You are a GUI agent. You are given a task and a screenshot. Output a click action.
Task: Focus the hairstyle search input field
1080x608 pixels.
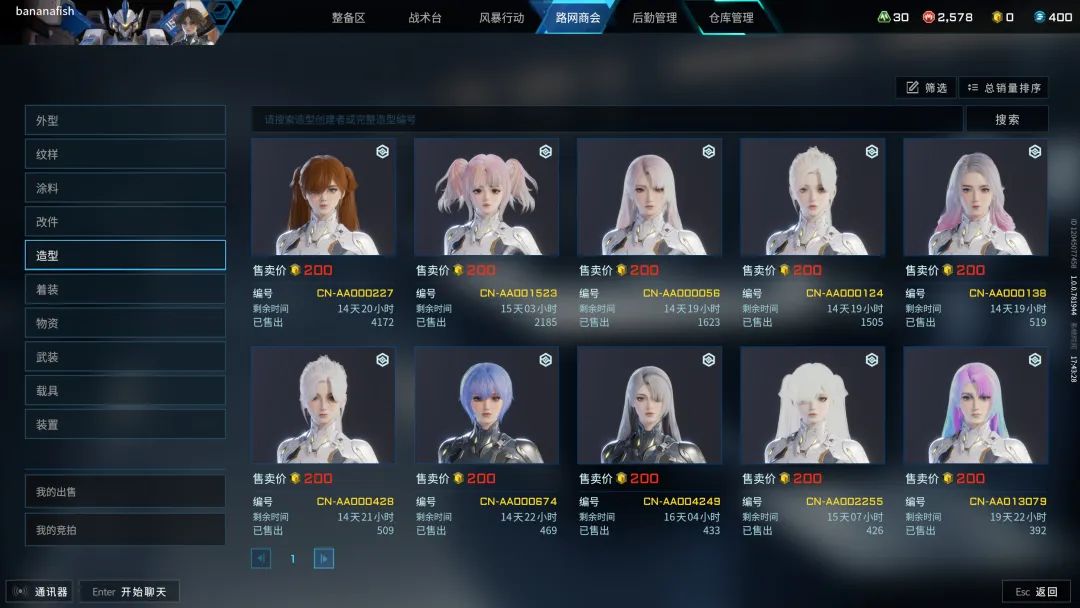pyautogui.click(x=607, y=120)
